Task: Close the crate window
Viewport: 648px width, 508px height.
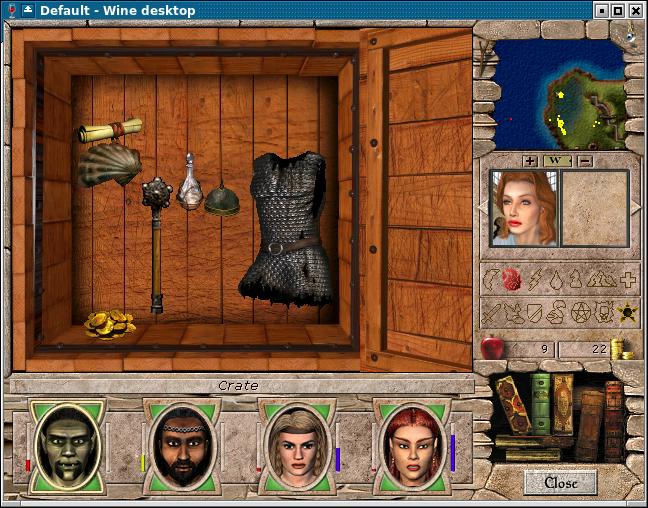Action: click(x=560, y=483)
